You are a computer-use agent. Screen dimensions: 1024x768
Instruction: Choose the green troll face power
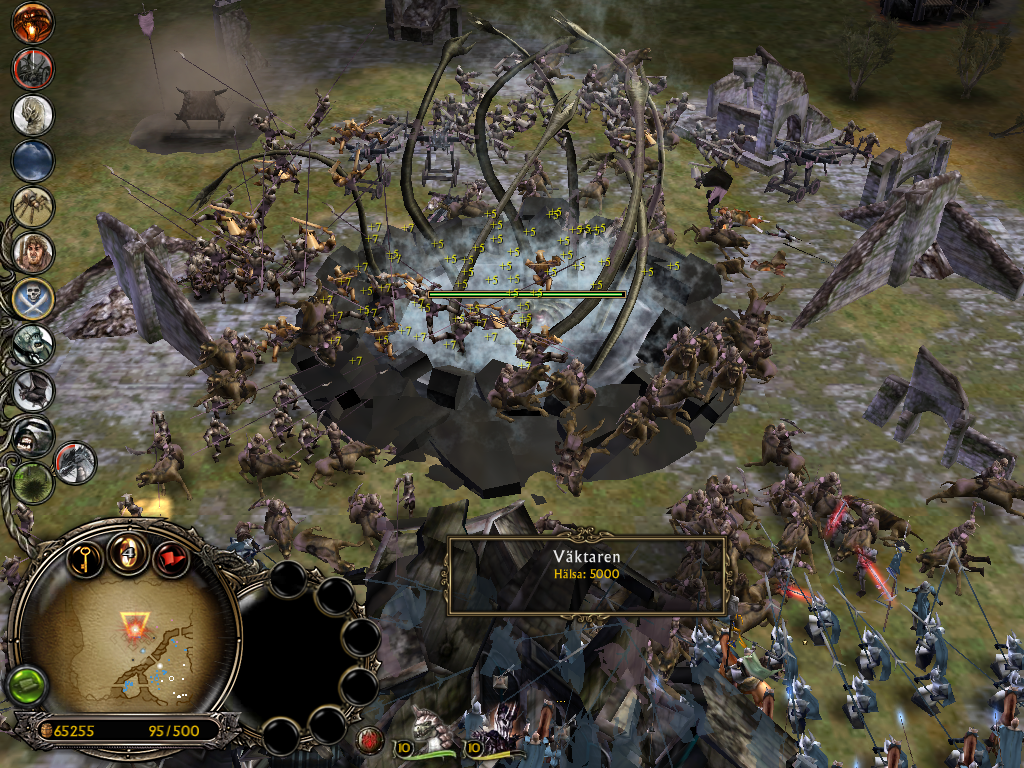33,345
